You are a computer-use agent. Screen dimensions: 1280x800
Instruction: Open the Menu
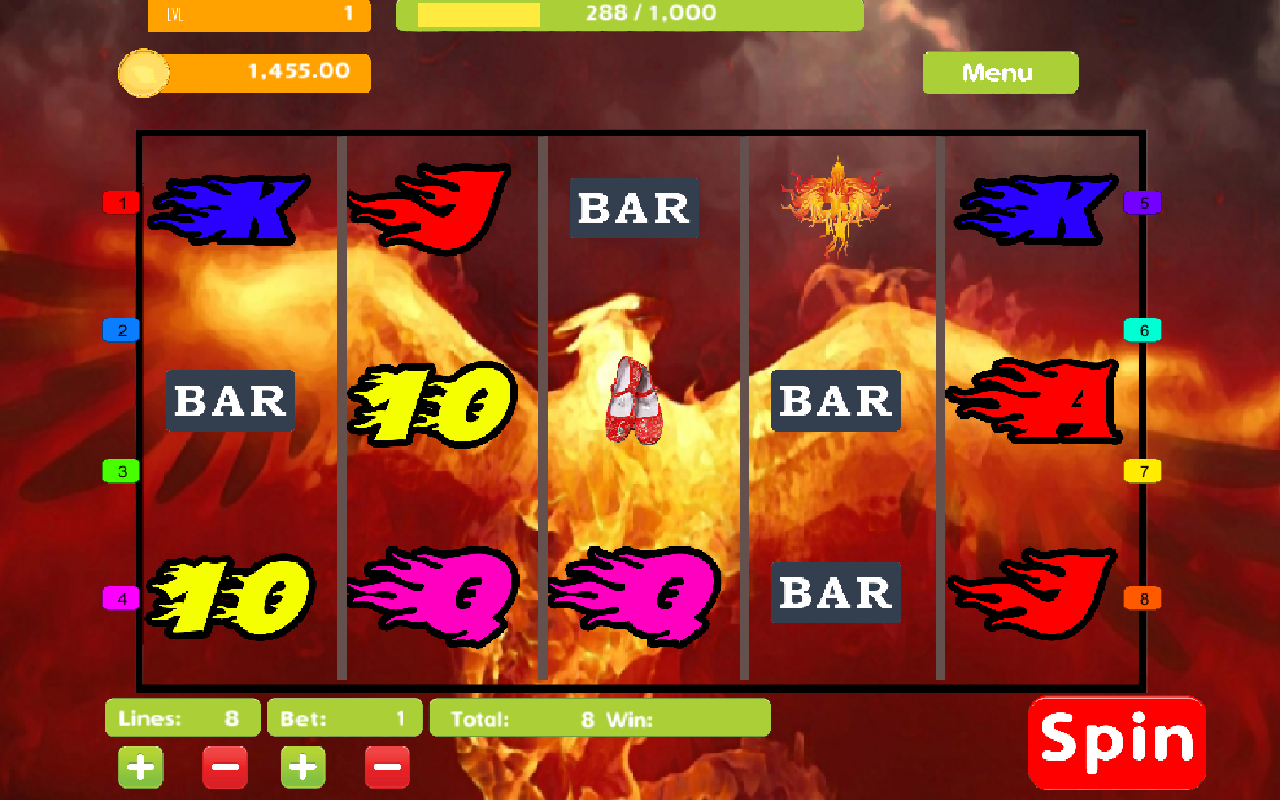1000,72
